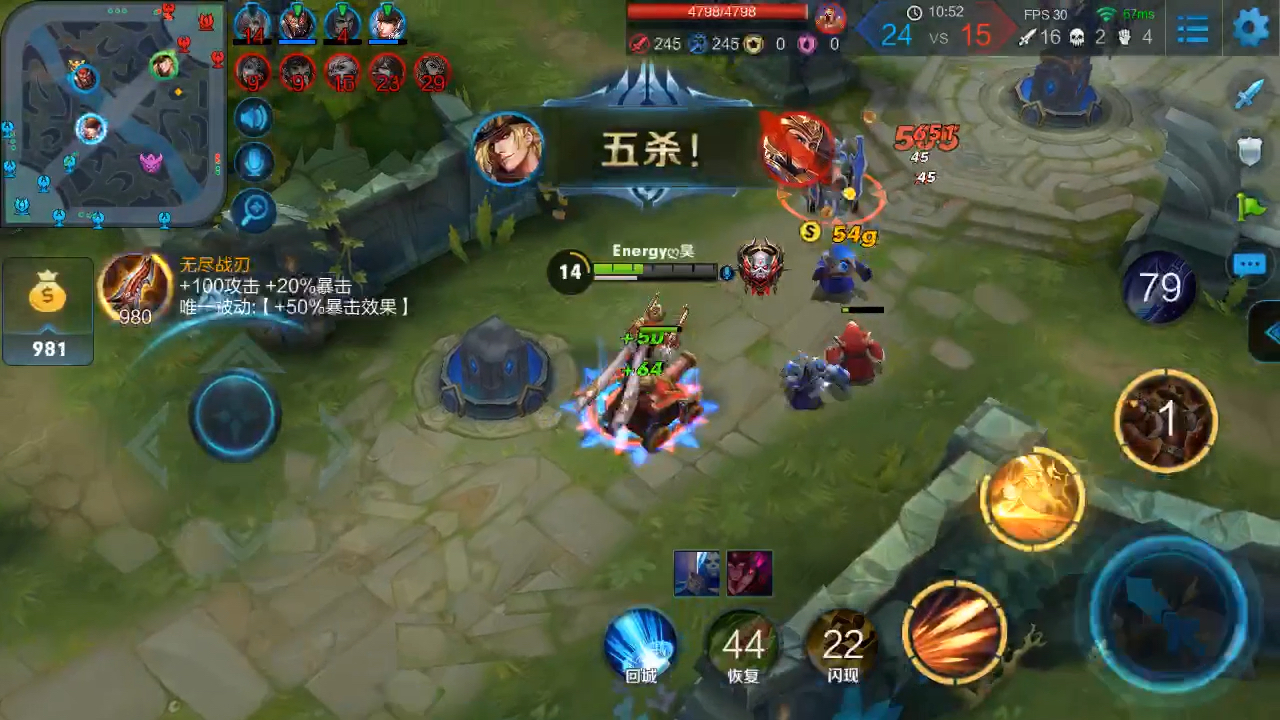This screenshot has width=1280, height=720.
Task: Open the gold shop button
Action: coord(48,311)
